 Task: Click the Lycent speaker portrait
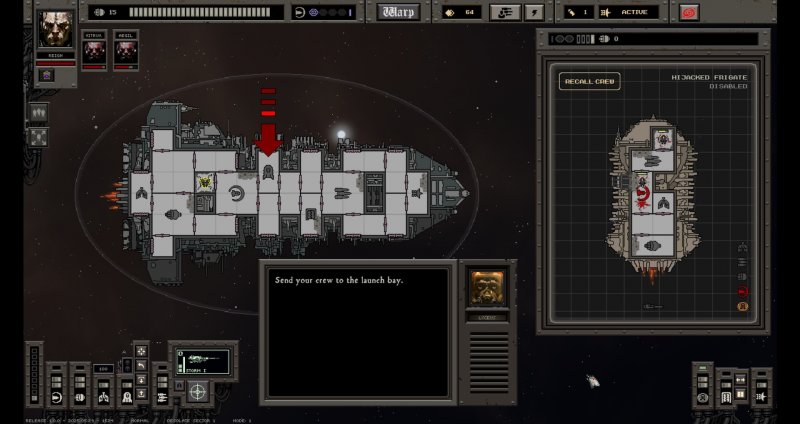click(x=487, y=287)
